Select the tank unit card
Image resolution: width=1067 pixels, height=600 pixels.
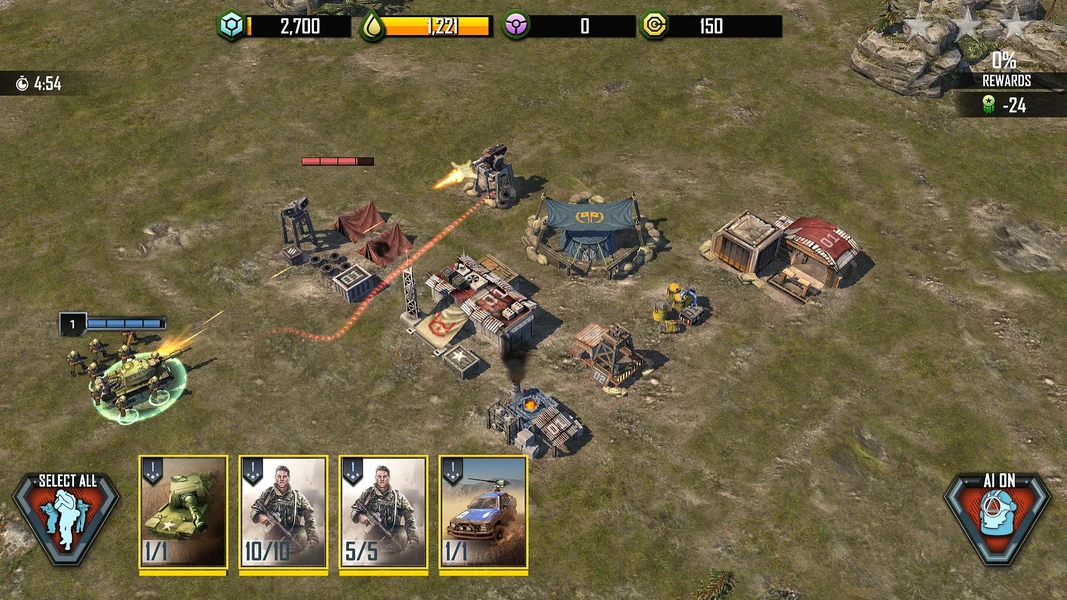point(183,513)
